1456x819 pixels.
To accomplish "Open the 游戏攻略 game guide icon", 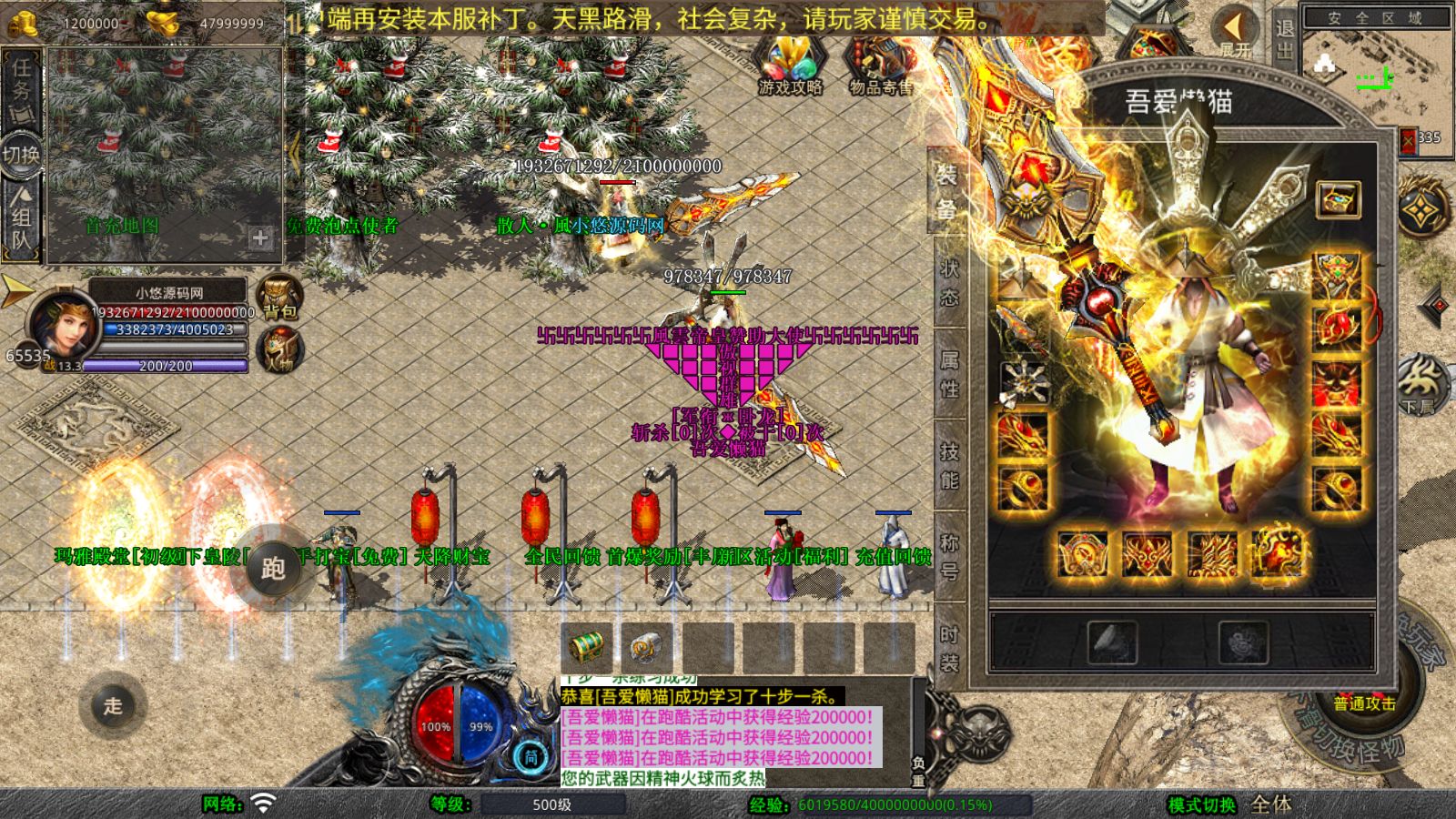I will pyautogui.click(x=789, y=66).
